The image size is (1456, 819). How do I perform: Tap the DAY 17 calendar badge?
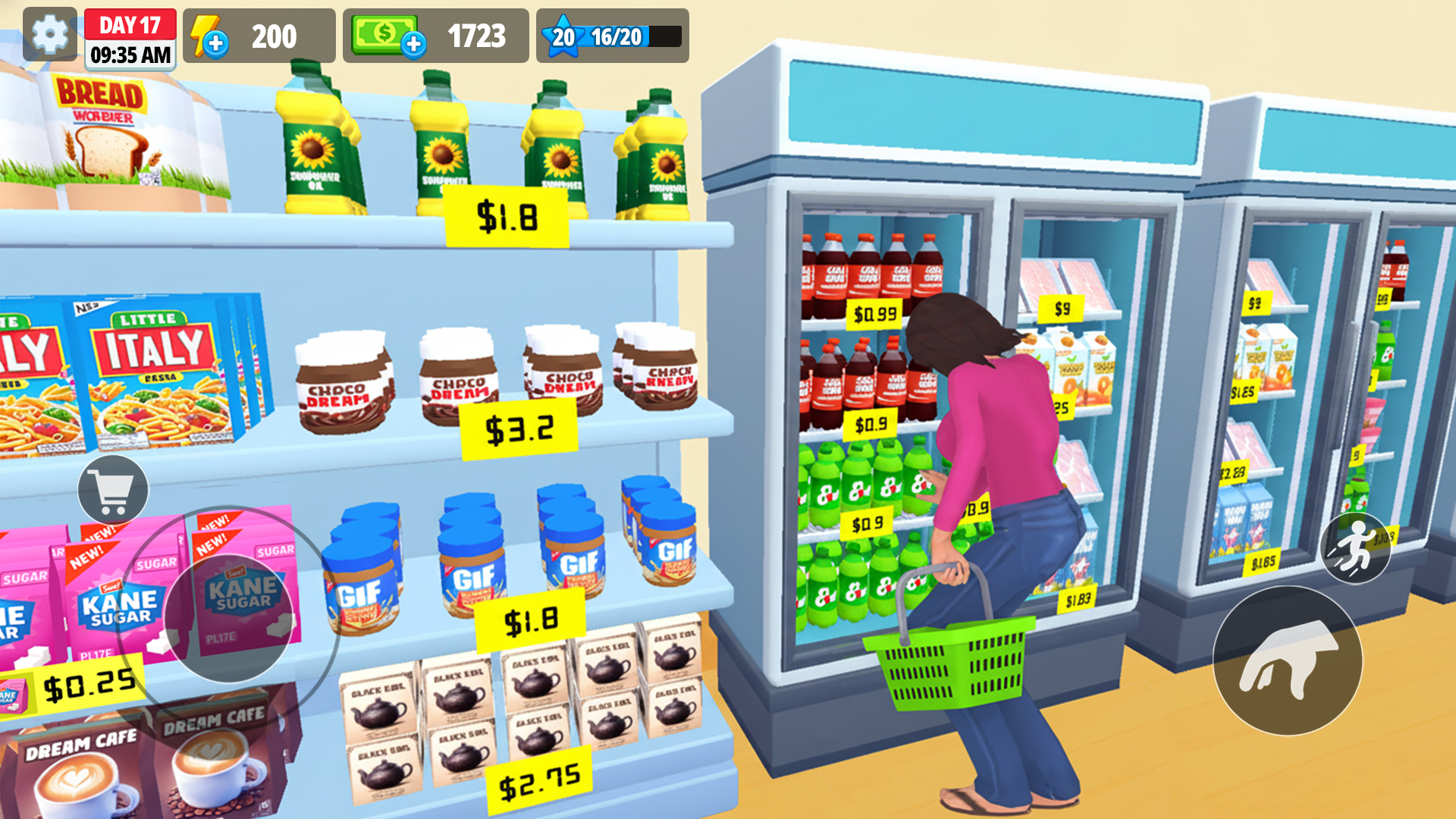point(130,24)
